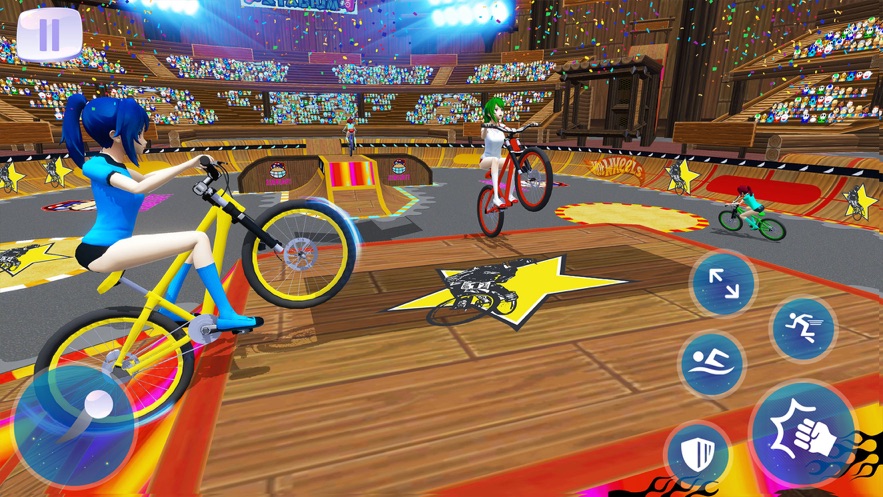Tap the swimmer icon action button
883x497 pixels.
711,364
